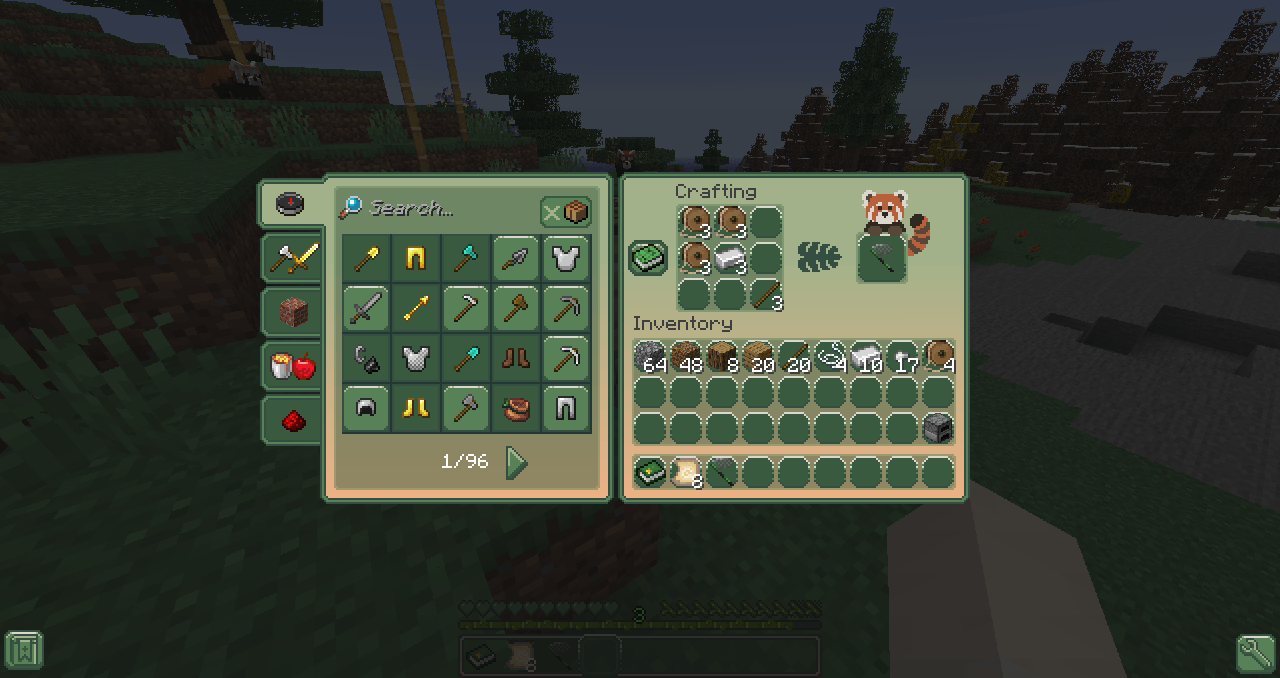Click the iron ingot in the crafting grid
The width and height of the screenshot is (1280, 678).
point(730,258)
